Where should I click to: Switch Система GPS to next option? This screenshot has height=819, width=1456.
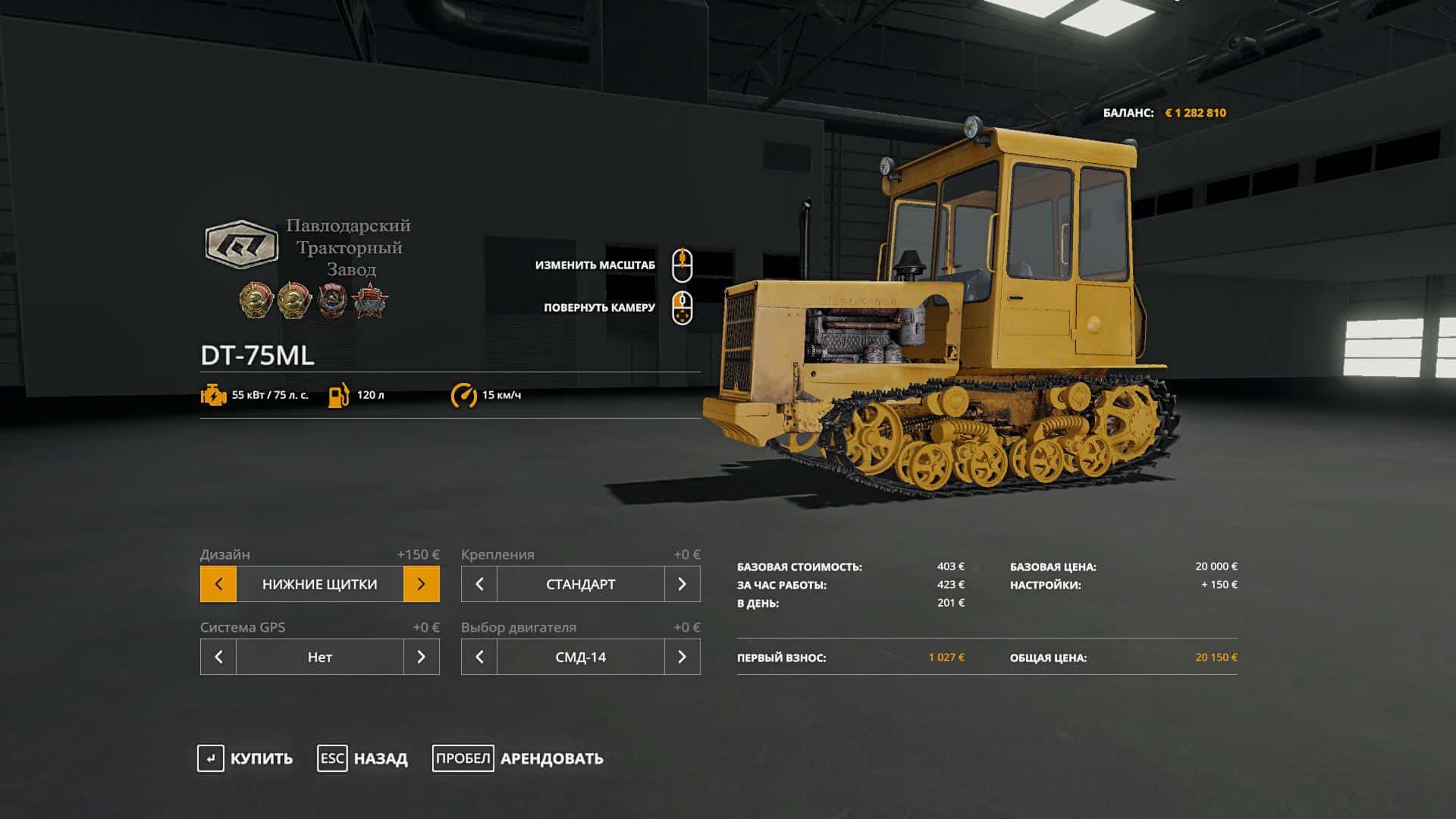(421, 657)
